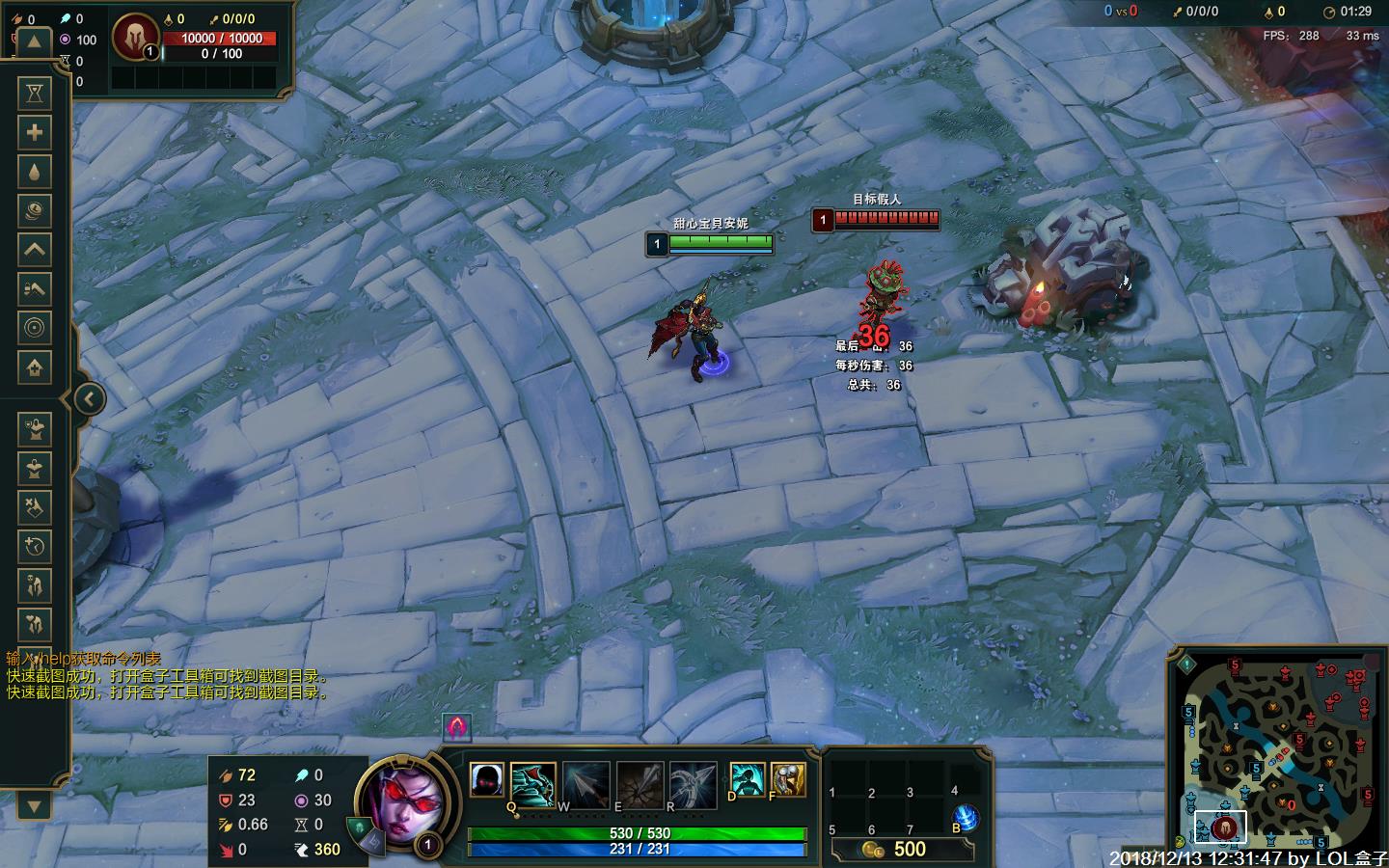Screen dimensions: 1389x868
Task: Click the water-drop mana cheat button
Action: tap(35, 173)
